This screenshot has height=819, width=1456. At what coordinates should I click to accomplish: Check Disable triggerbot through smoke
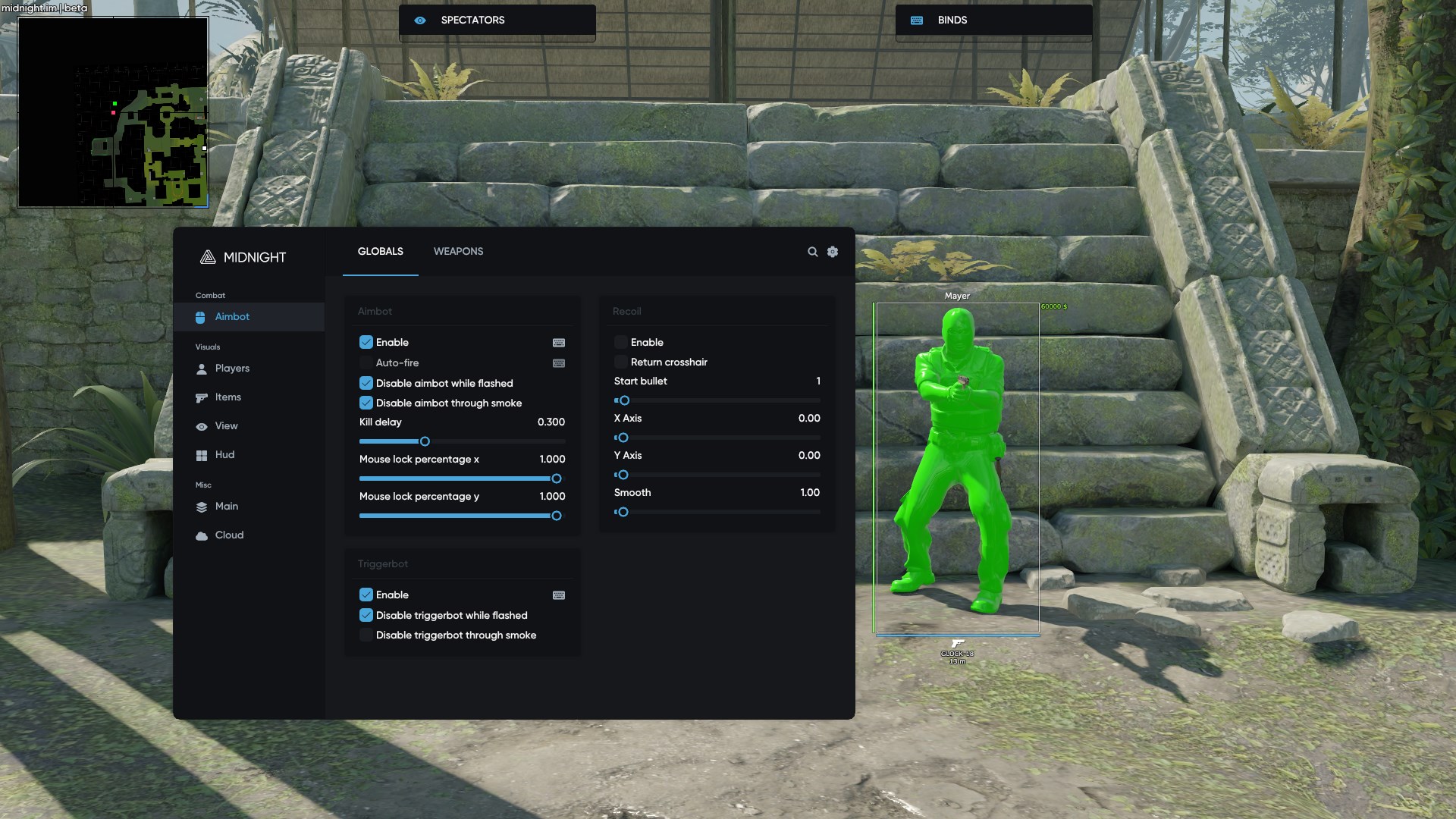[x=366, y=635]
